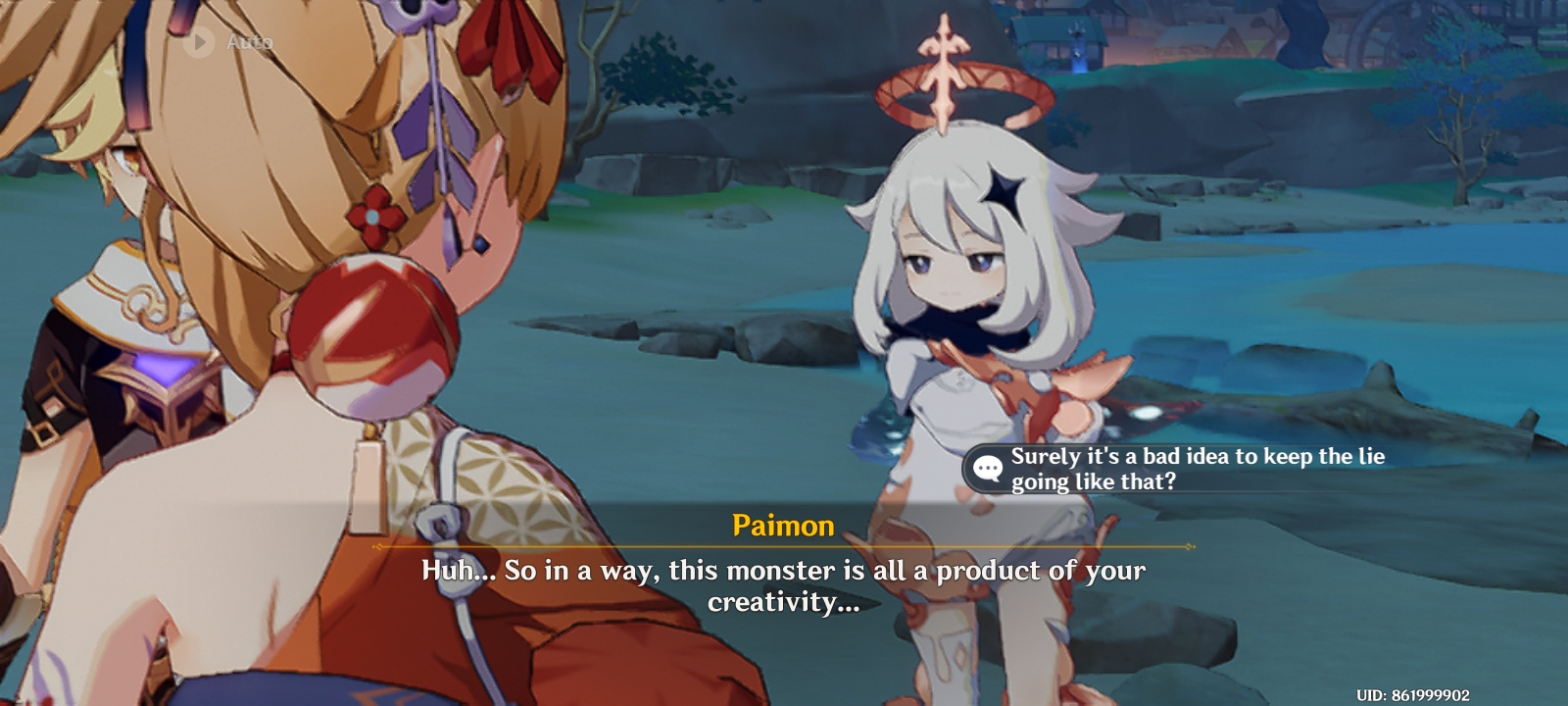The image size is (1568, 706).
Task: Select the chat bubble icon beside Paimon's speech
Action: [987, 466]
